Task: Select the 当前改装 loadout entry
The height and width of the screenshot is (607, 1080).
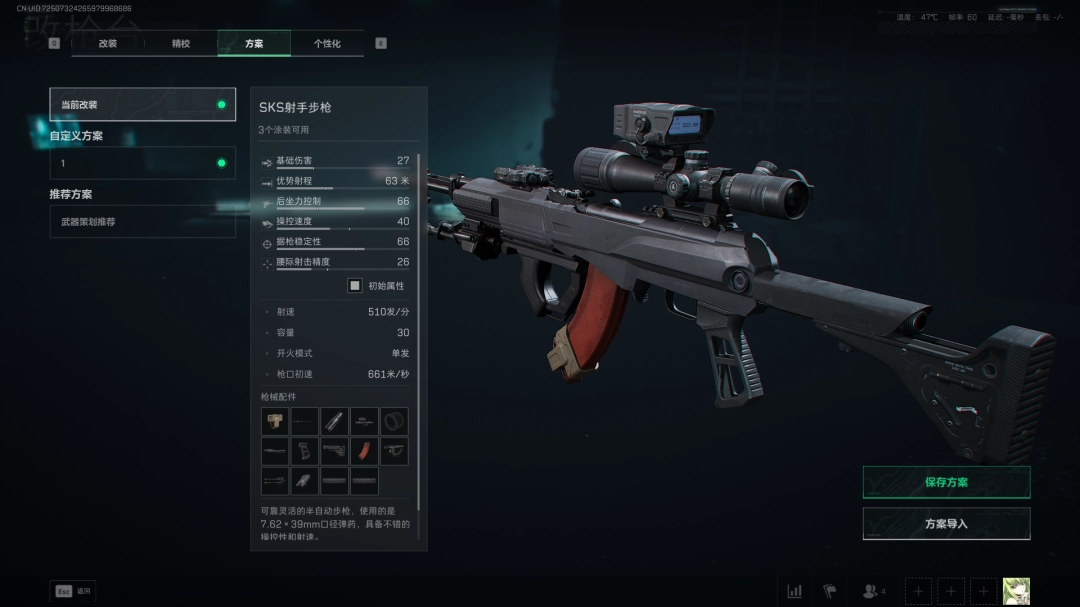Action: click(x=142, y=105)
